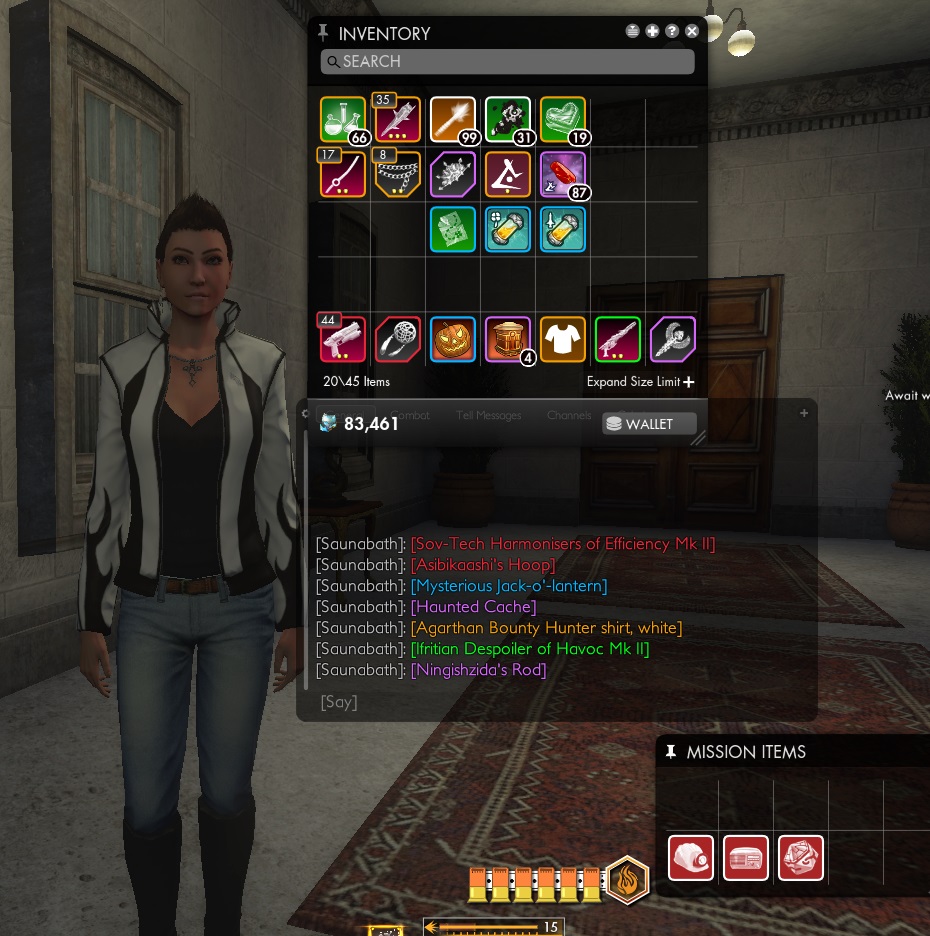Select the radio mission item

746,858
